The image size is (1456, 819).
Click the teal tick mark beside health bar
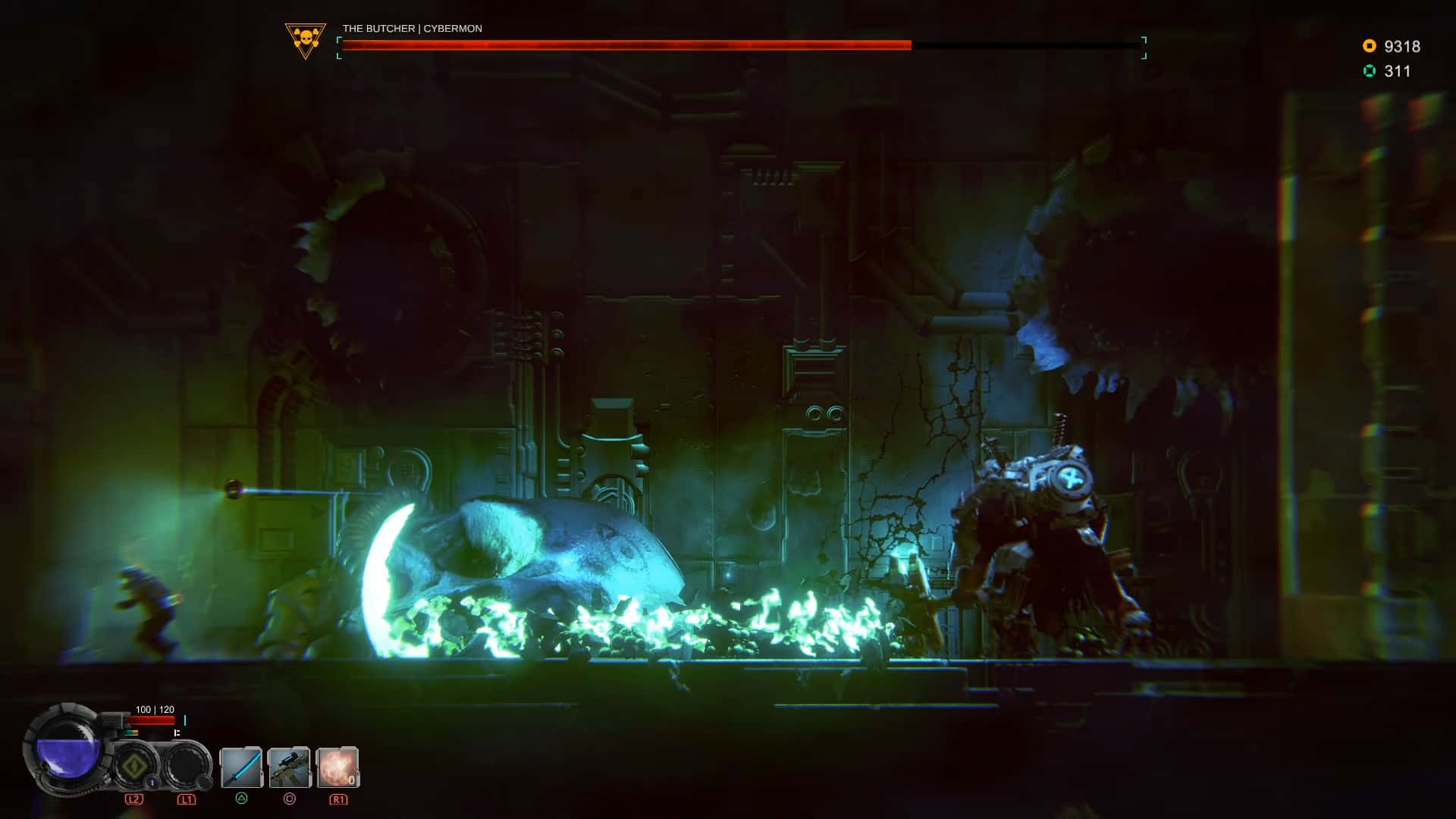[185, 720]
